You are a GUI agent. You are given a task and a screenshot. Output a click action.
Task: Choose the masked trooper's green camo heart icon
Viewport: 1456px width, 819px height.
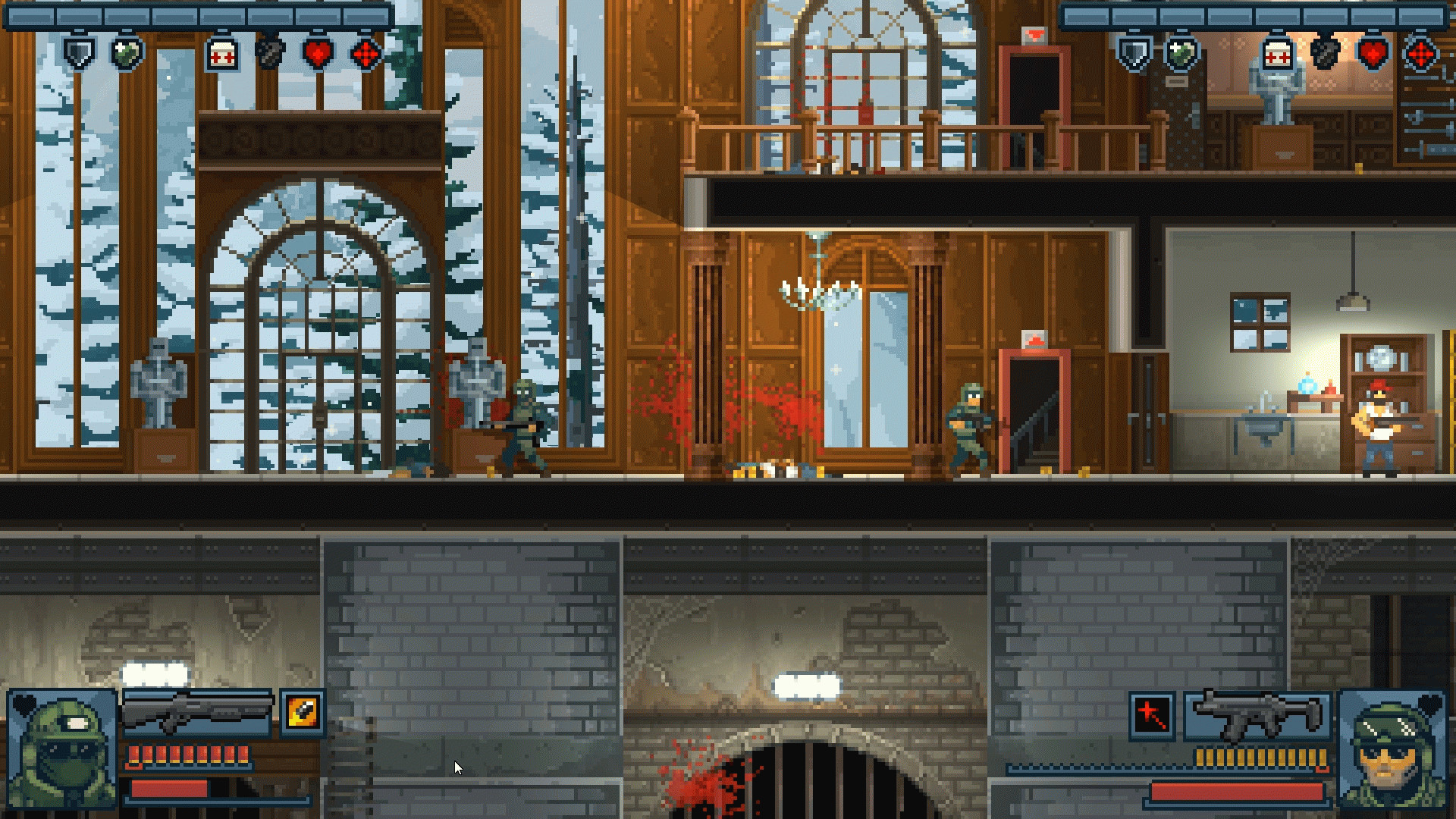click(x=127, y=54)
